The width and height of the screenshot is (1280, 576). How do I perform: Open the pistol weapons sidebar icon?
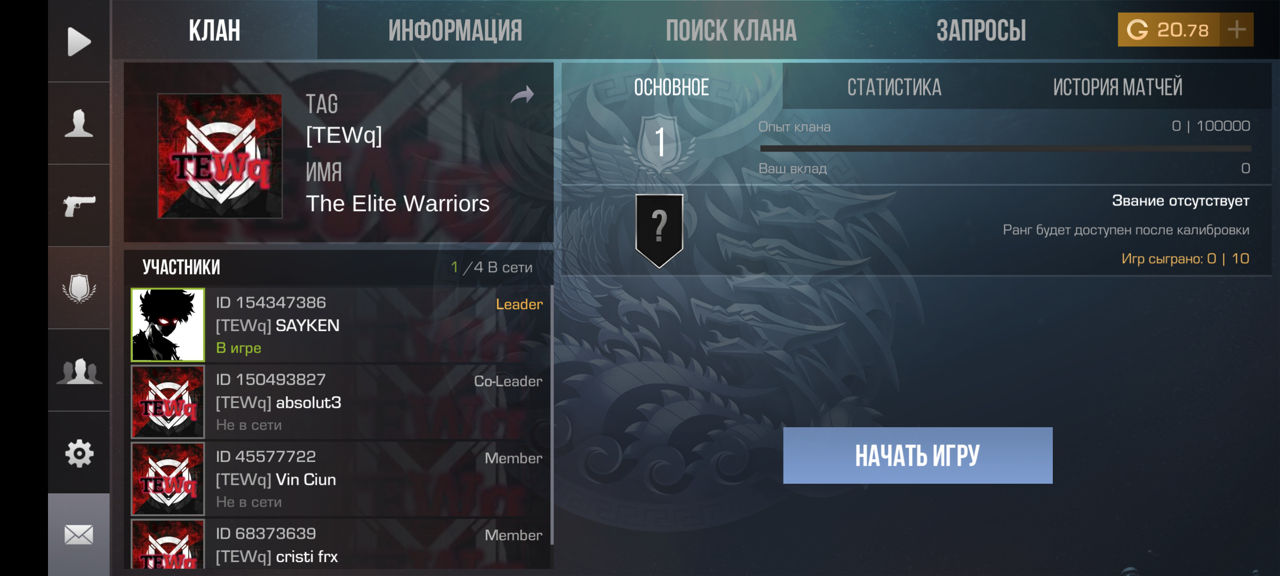[79, 206]
